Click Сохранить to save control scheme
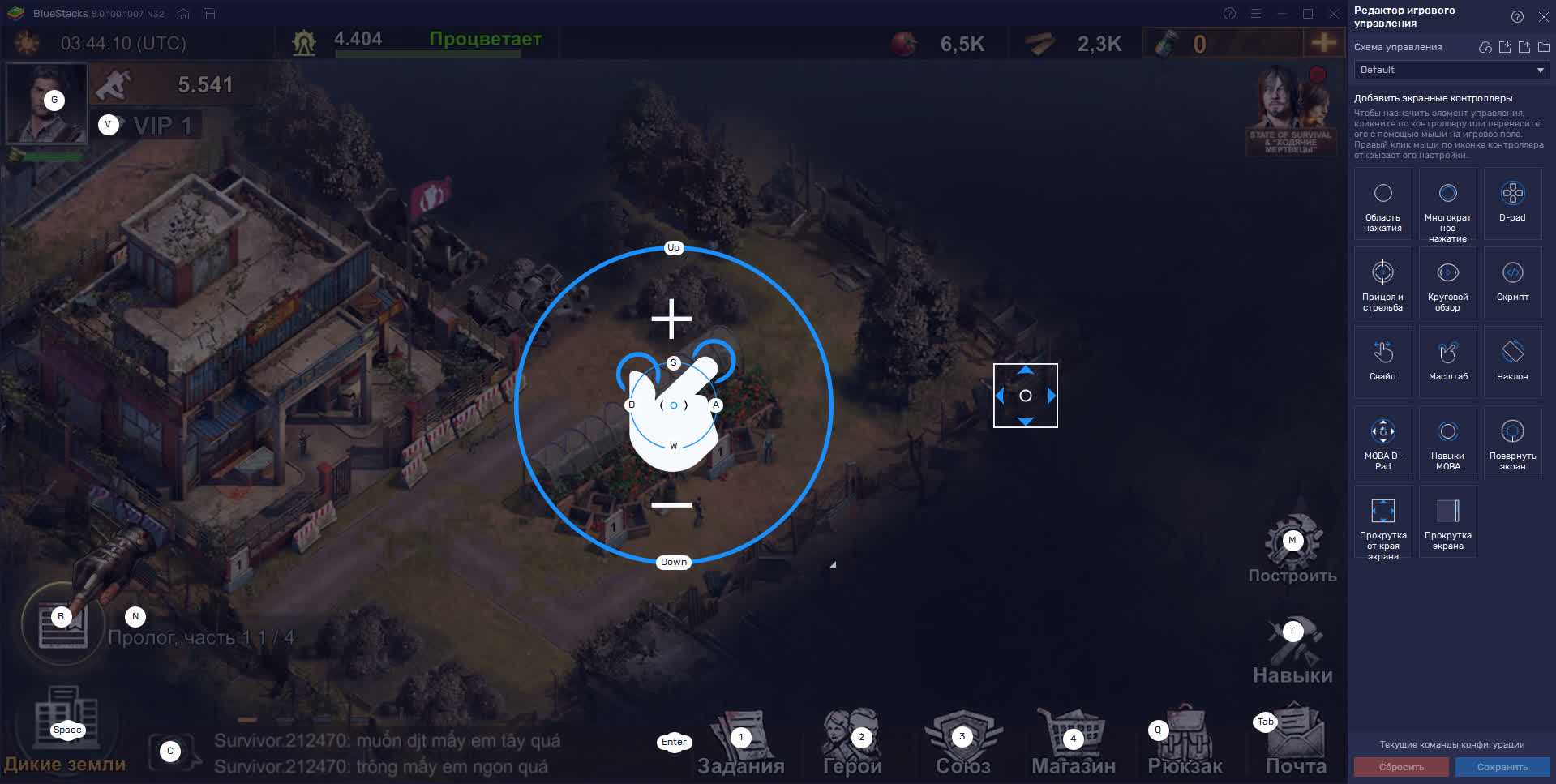1556x784 pixels. click(1502, 767)
